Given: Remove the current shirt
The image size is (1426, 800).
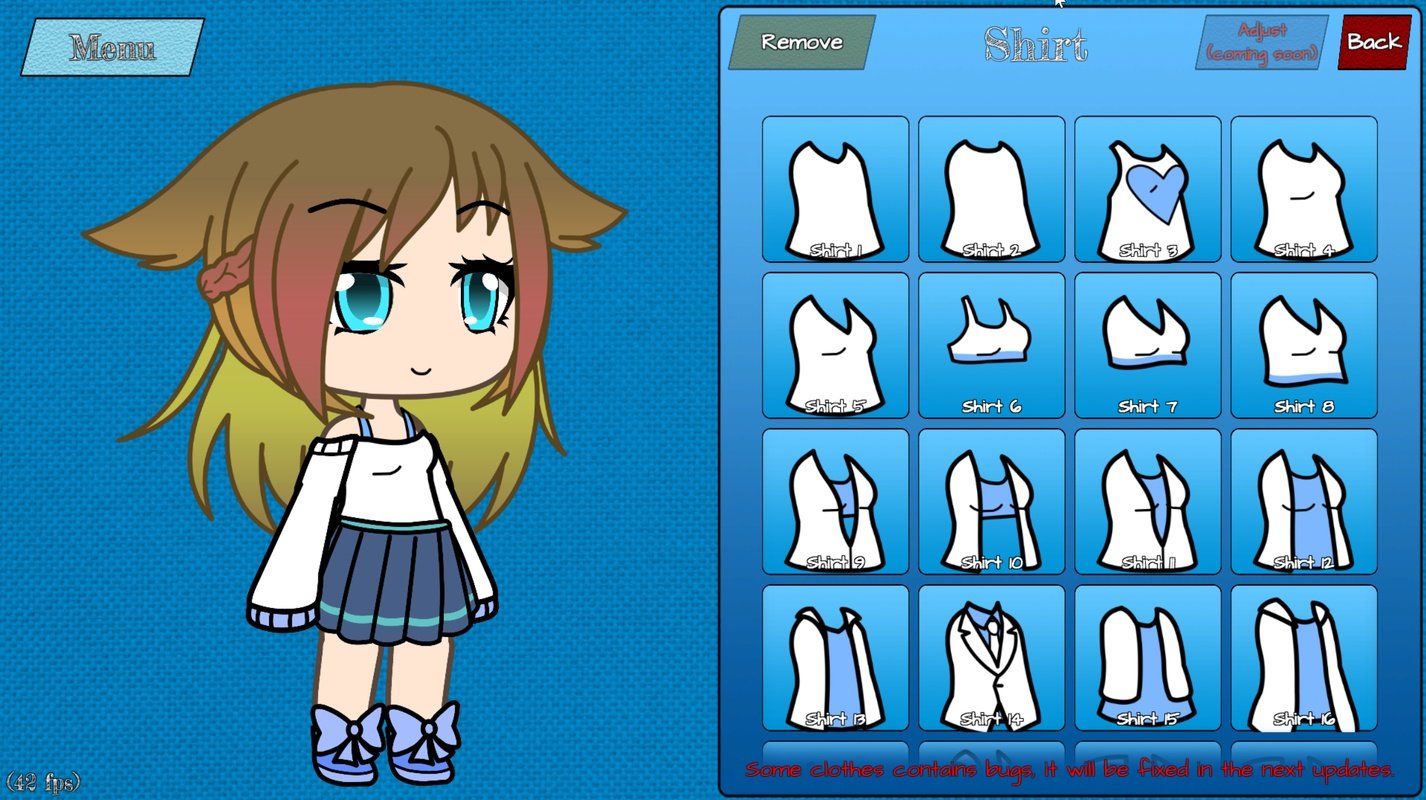Looking at the screenshot, I should pyautogui.click(x=801, y=42).
